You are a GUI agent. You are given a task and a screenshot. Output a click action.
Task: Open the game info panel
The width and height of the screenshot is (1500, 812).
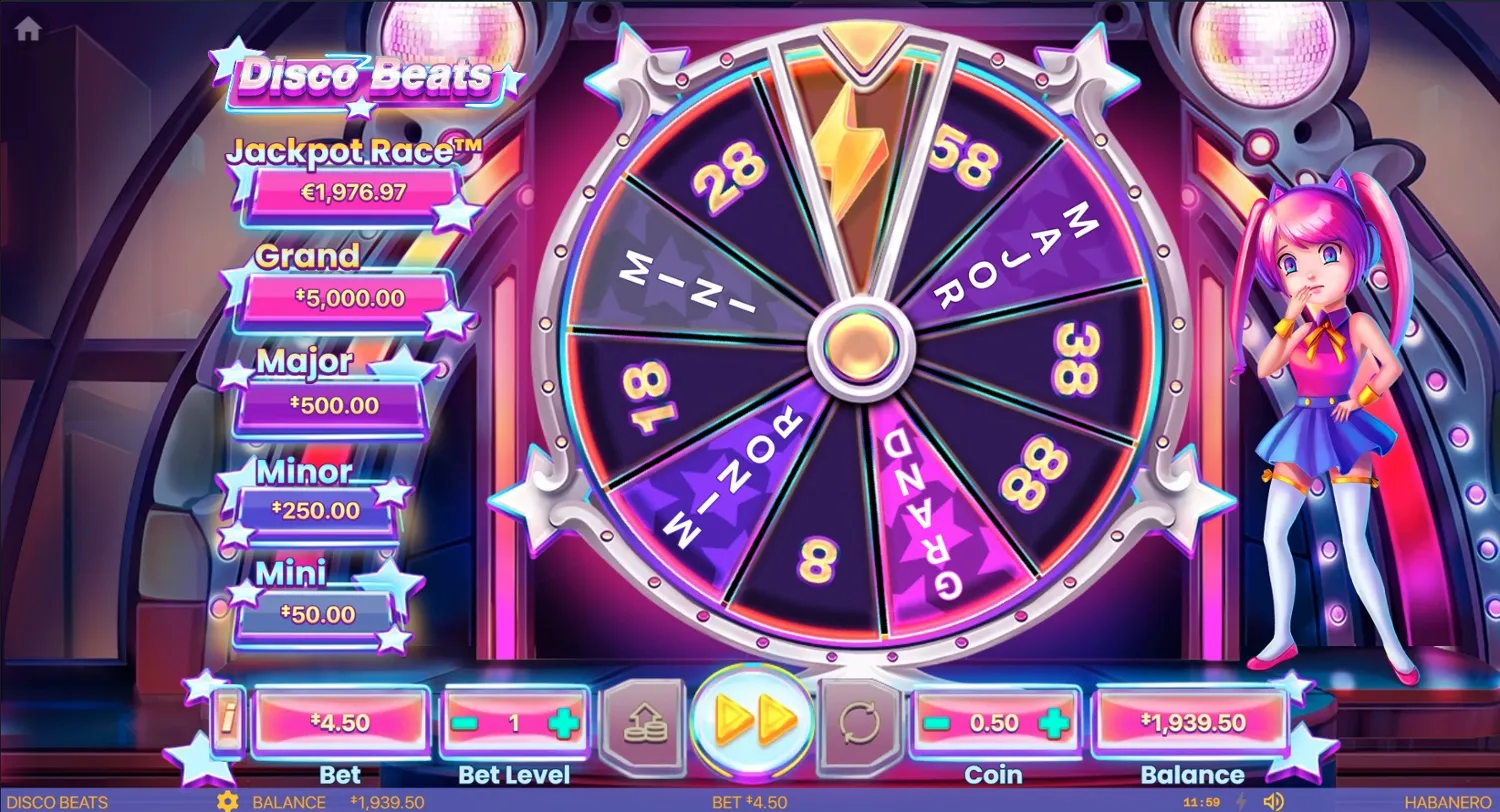click(226, 720)
